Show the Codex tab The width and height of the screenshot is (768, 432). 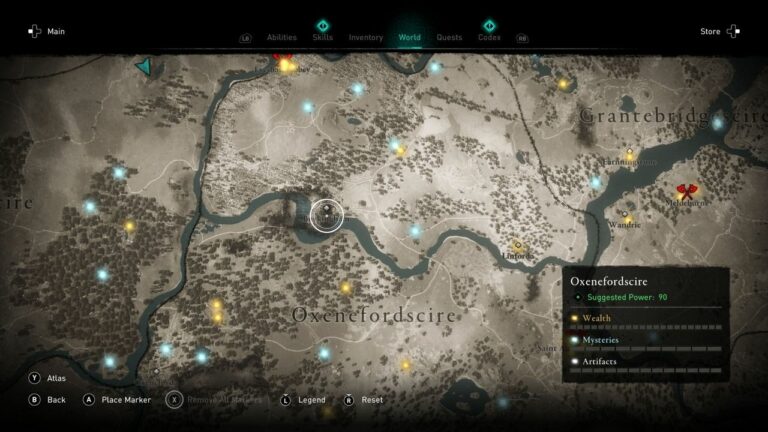(x=489, y=37)
